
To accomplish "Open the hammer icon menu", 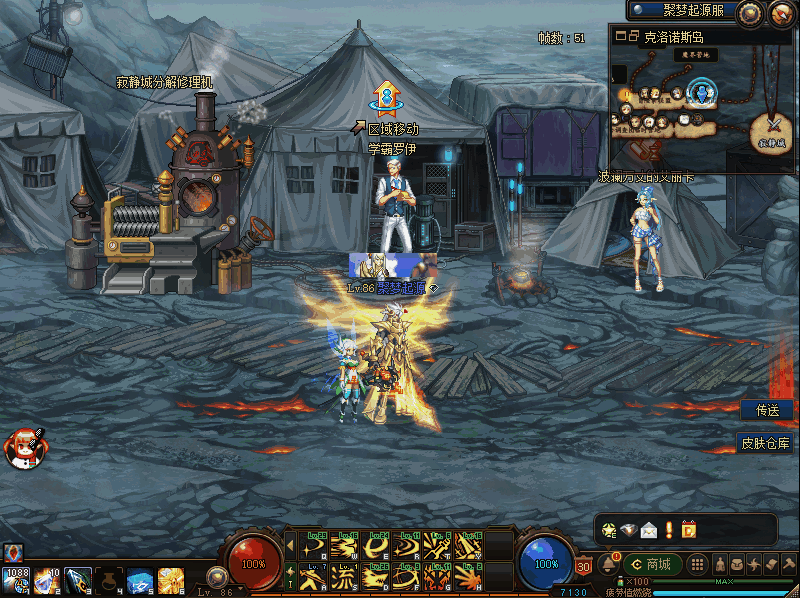I will pyautogui.click(x=788, y=564).
